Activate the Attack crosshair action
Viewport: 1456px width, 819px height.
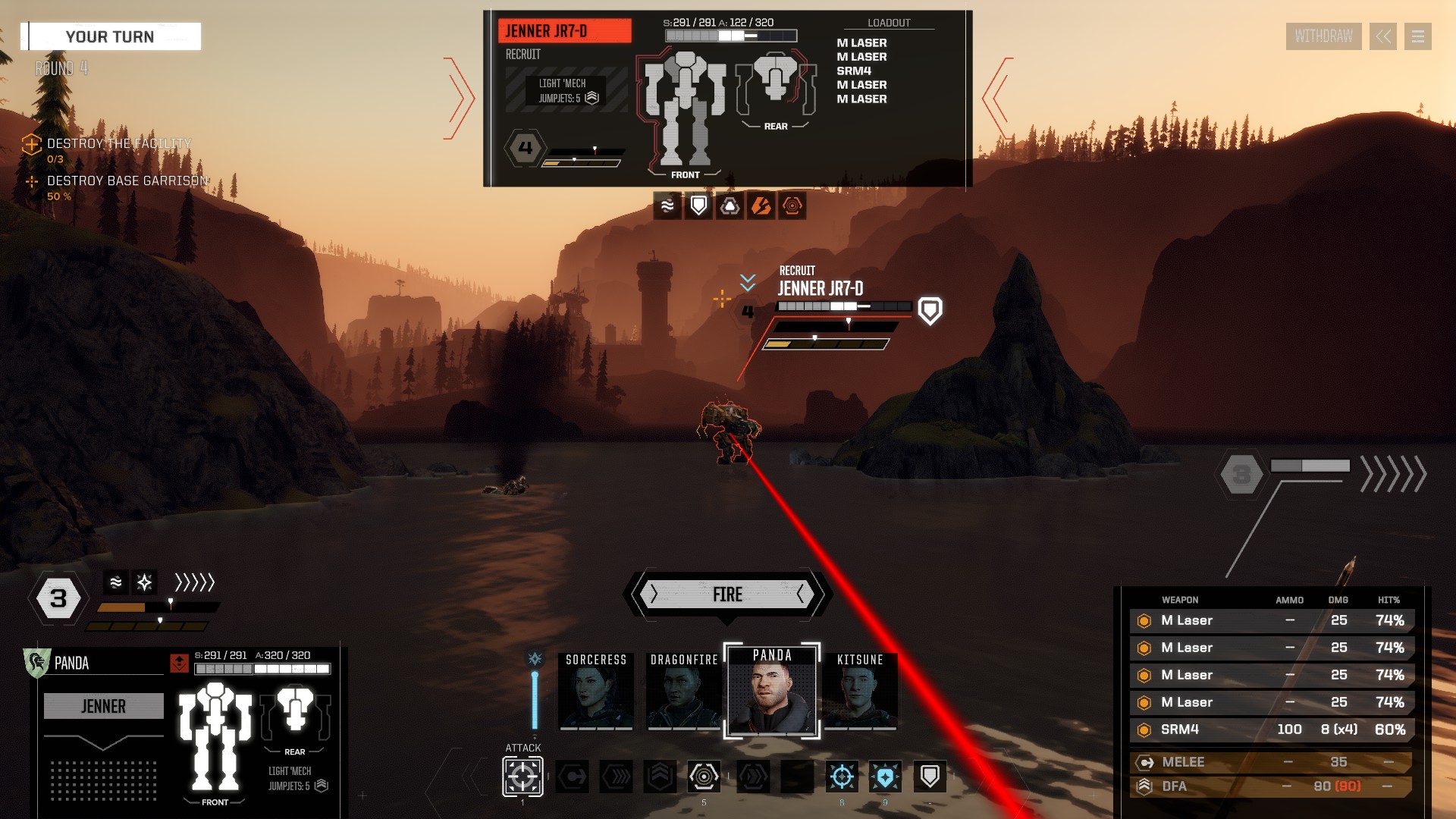(x=522, y=777)
